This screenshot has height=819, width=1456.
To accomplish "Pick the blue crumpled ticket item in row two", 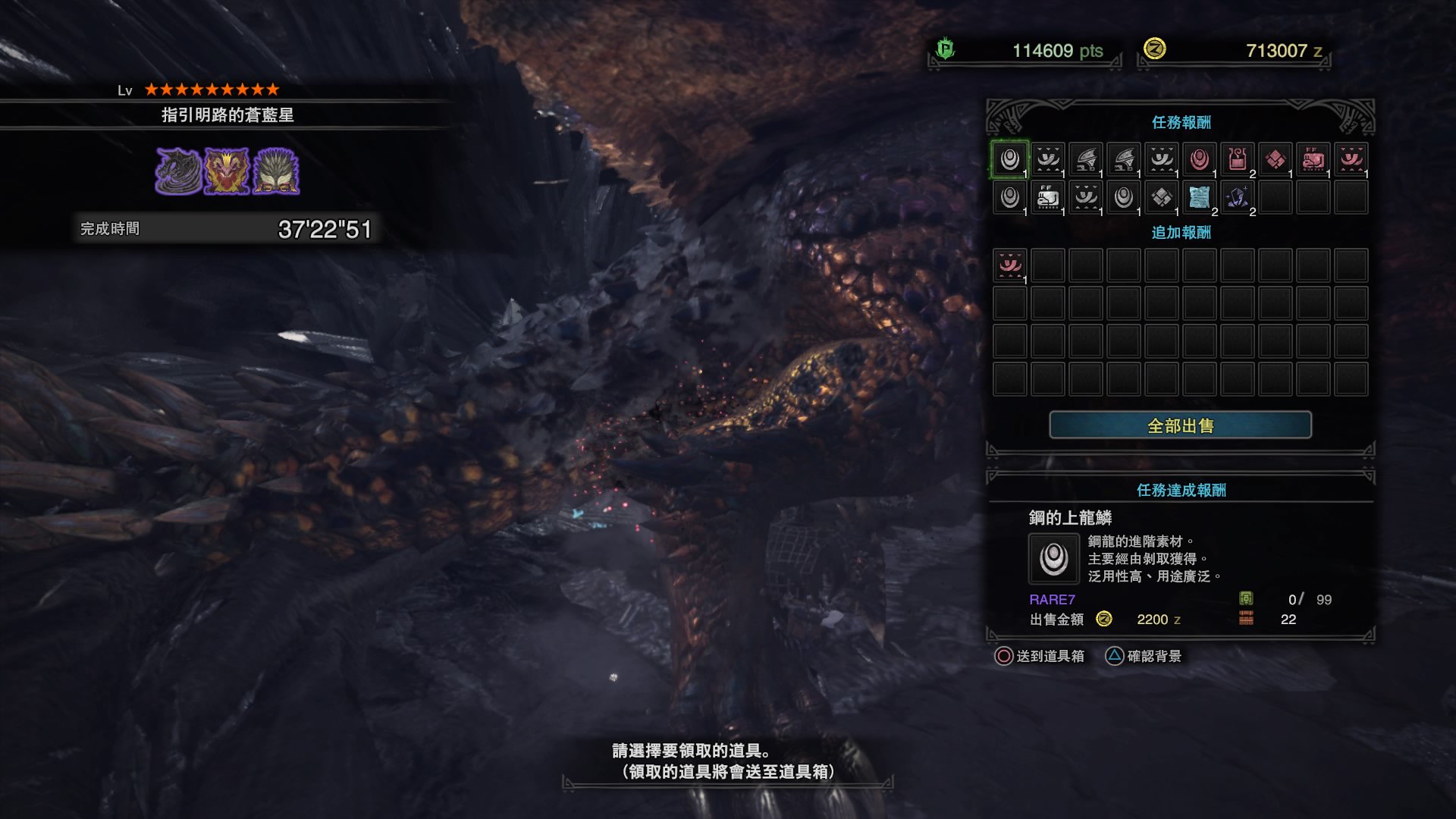I will coord(1198,199).
